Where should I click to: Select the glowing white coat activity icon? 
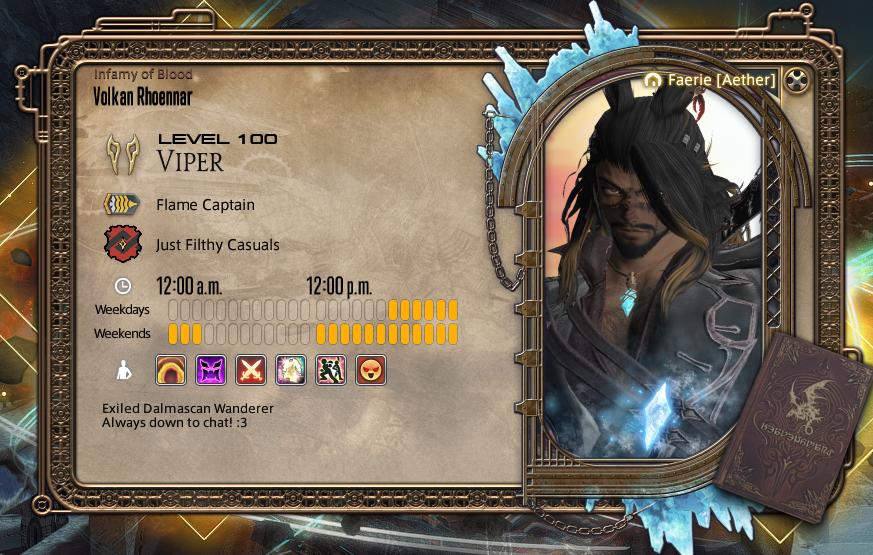pyautogui.click(x=291, y=370)
